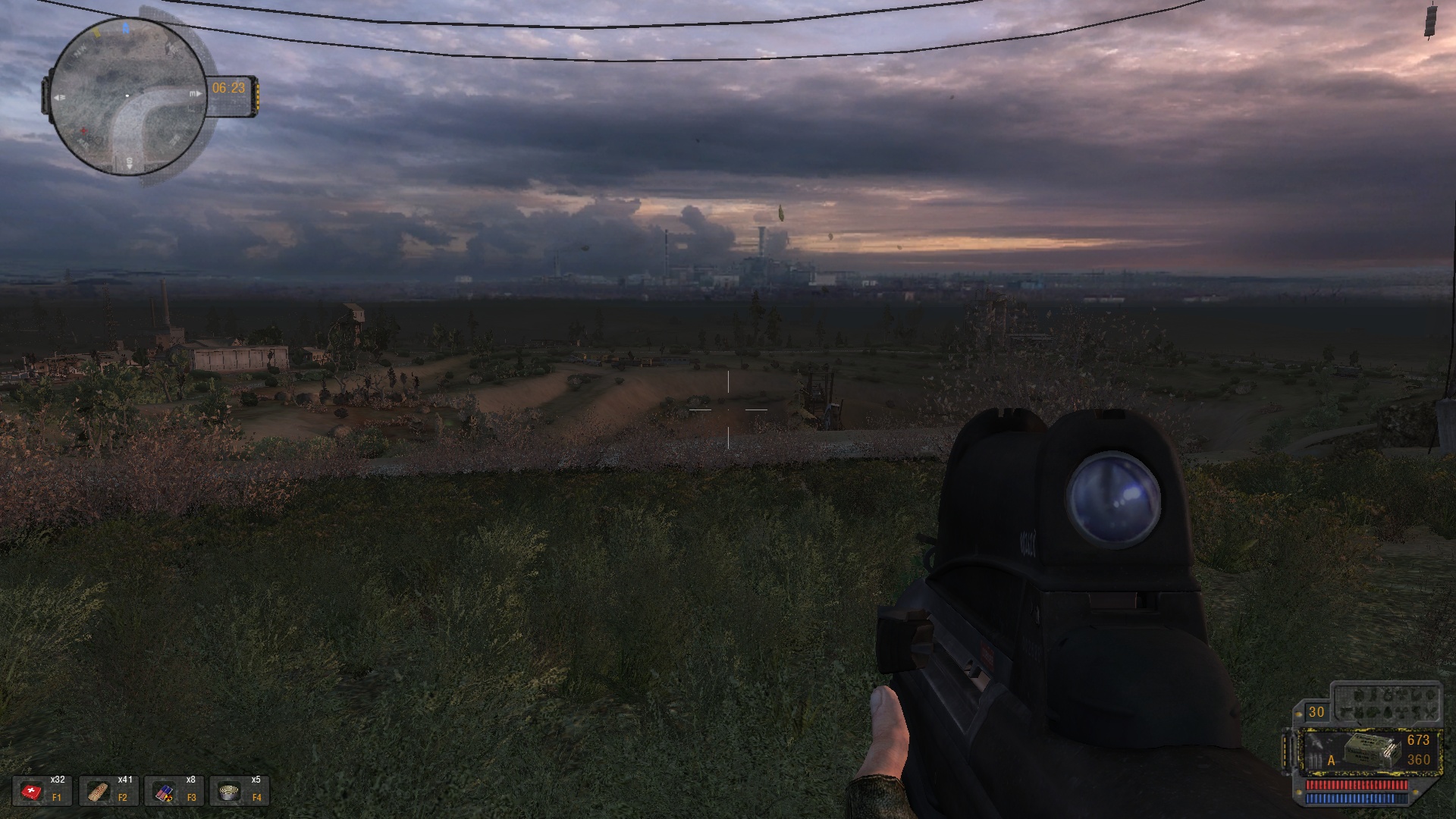Select the anti-radiation drugs quick slot
This screenshot has width=1456, height=819.
165,792
